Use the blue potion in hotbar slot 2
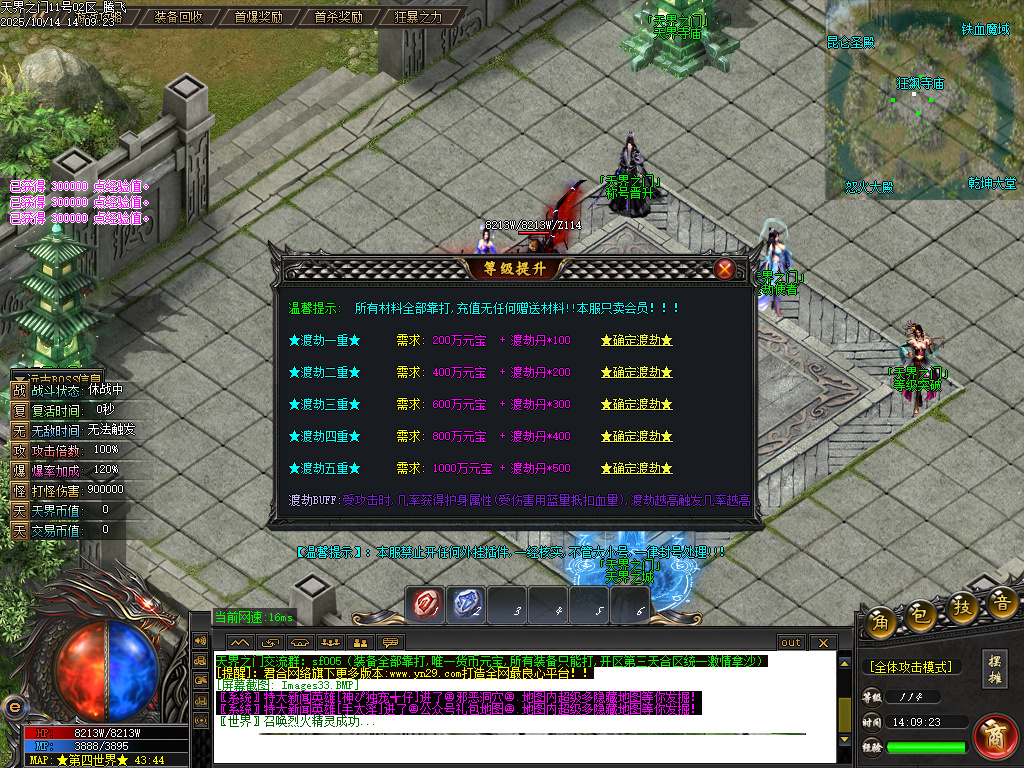The width and height of the screenshot is (1024, 768). pyautogui.click(x=469, y=605)
